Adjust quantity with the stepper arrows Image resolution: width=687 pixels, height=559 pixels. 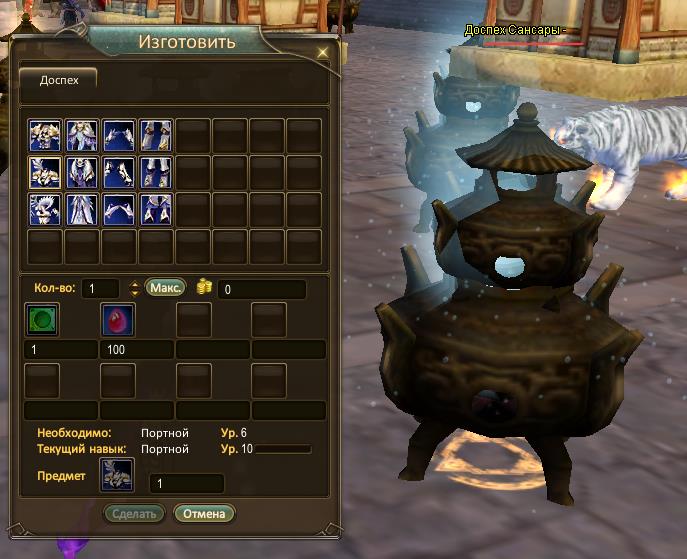tap(135, 289)
